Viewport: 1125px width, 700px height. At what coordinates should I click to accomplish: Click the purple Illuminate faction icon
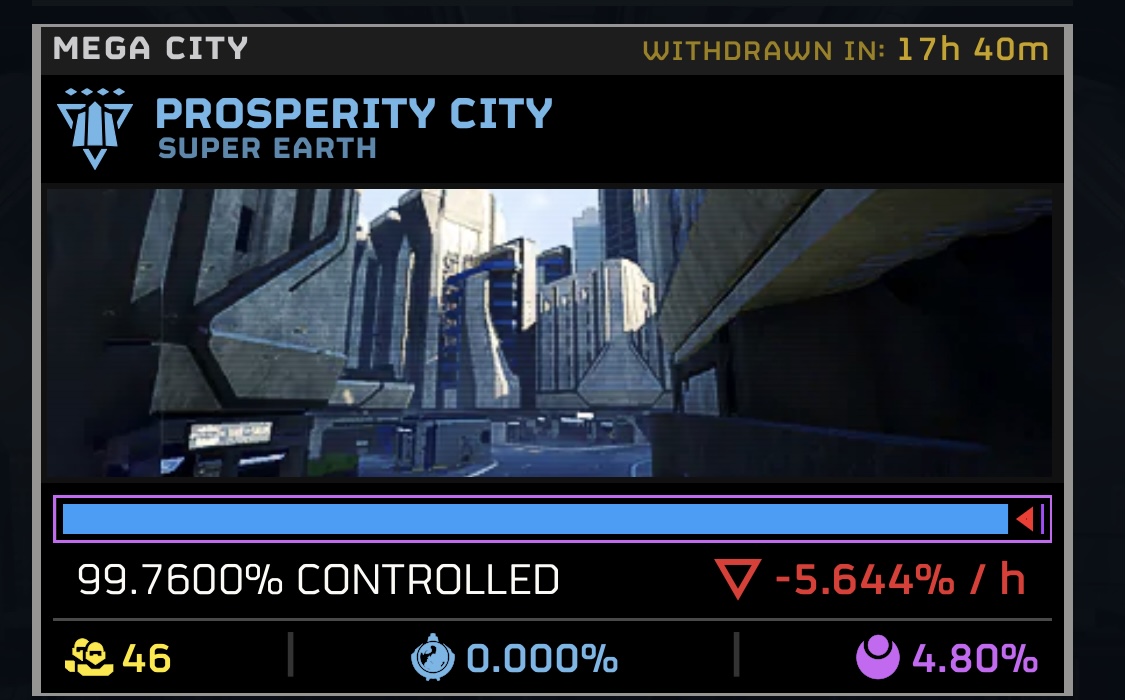click(x=878, y=658)
